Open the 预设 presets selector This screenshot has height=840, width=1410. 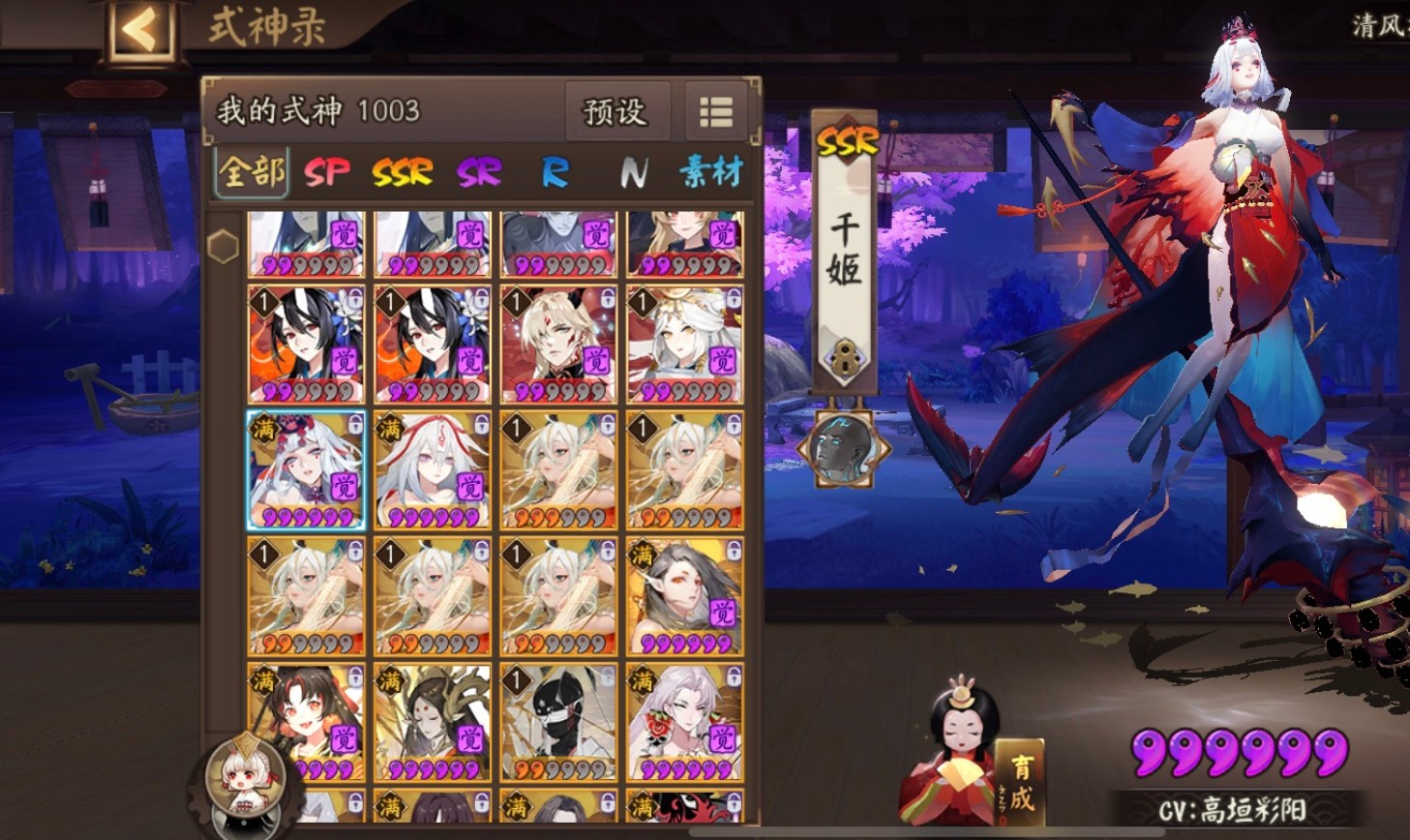click(x=619, y=110)
